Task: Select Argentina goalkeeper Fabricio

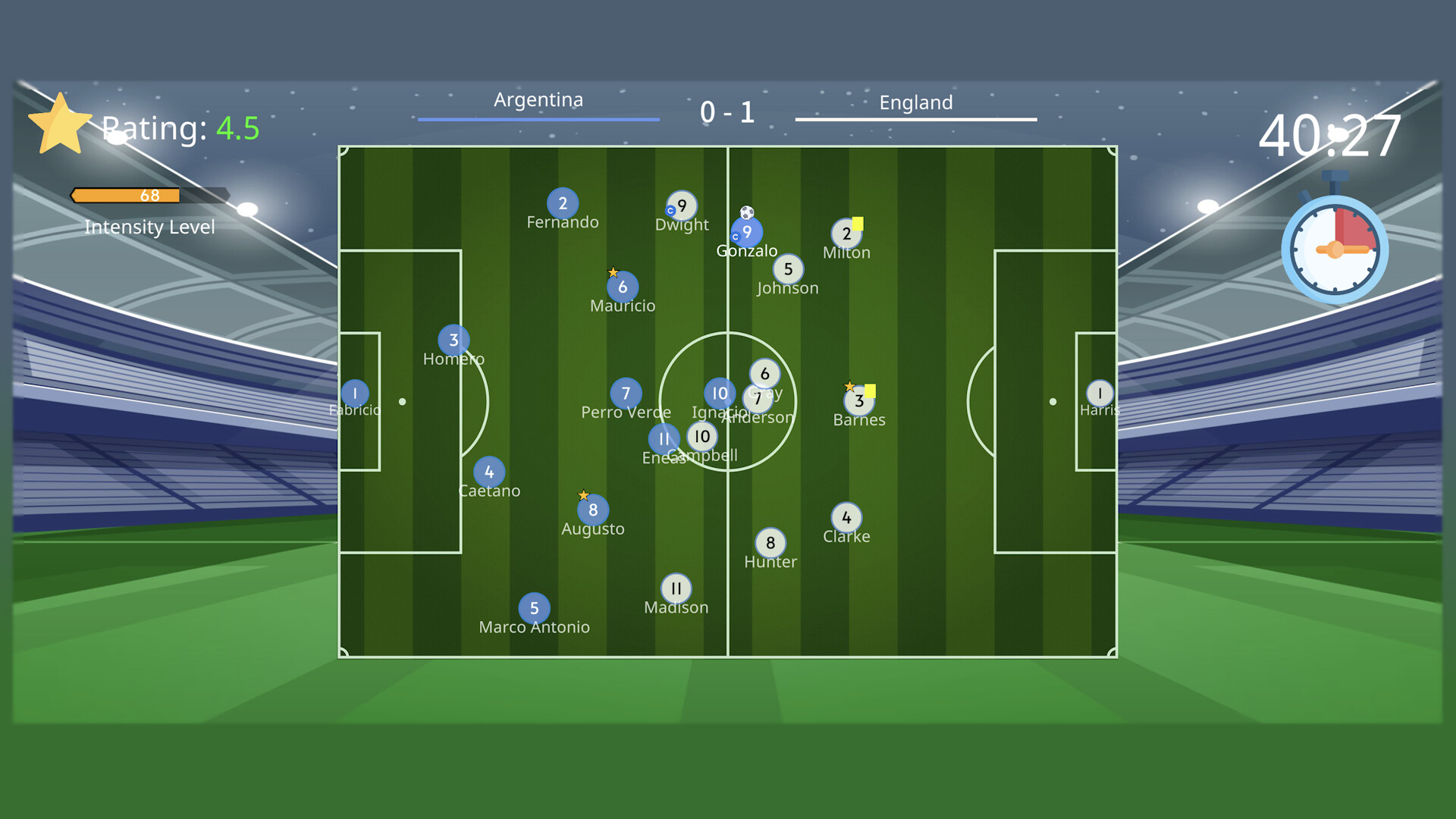Action: click(354, 393)
